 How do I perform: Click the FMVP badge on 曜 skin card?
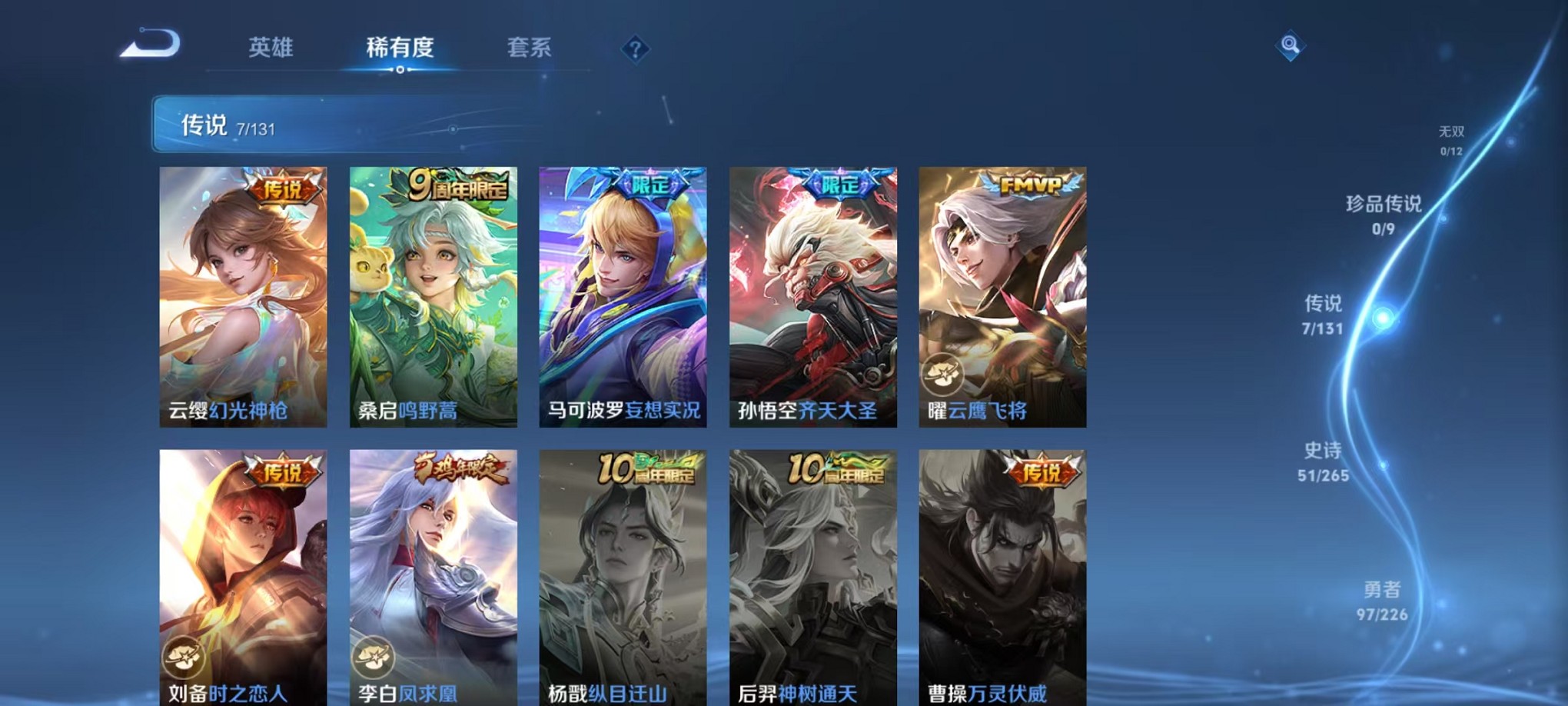pos(1031,184)
